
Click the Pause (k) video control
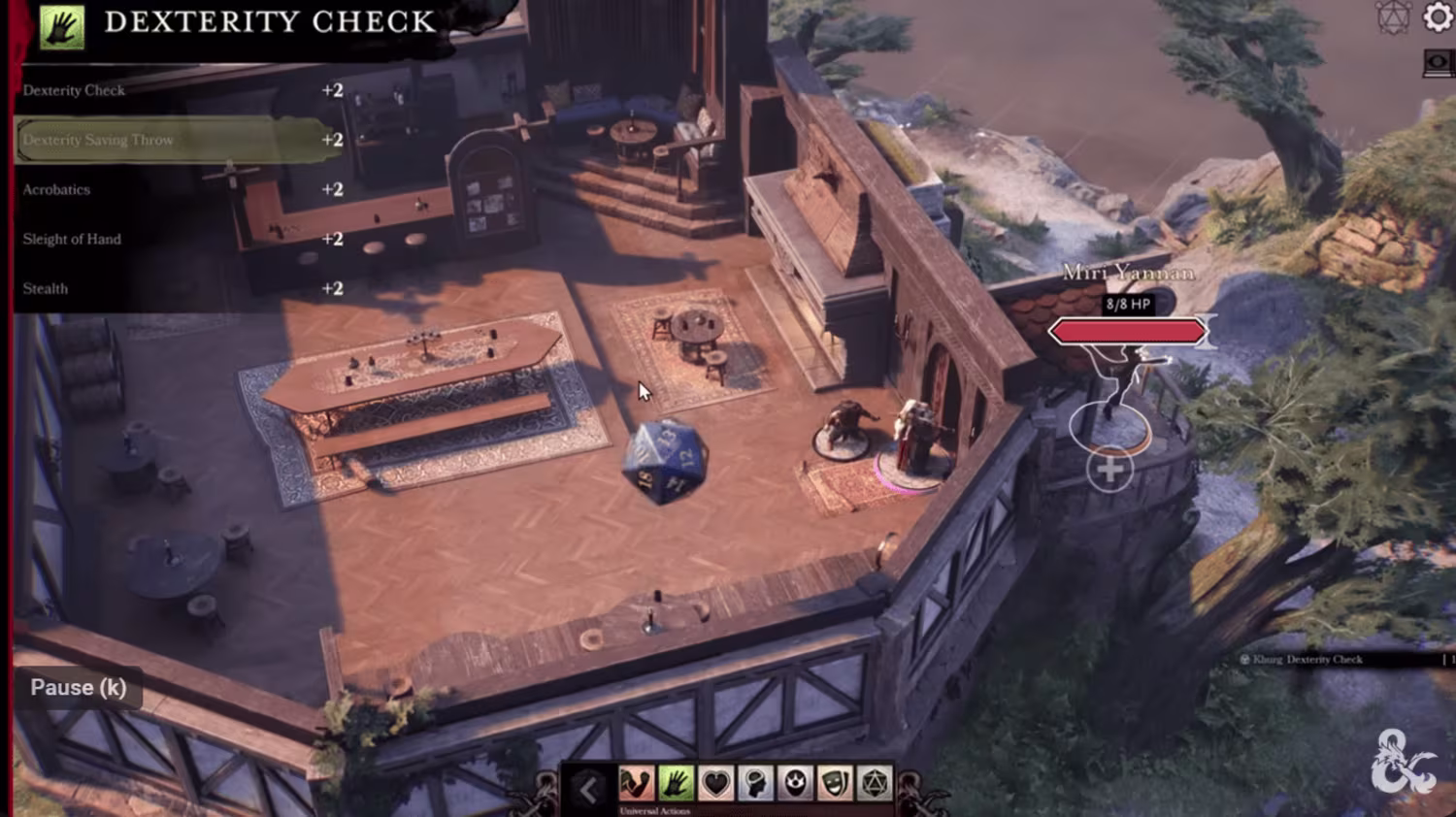click(x=79, y=687)
